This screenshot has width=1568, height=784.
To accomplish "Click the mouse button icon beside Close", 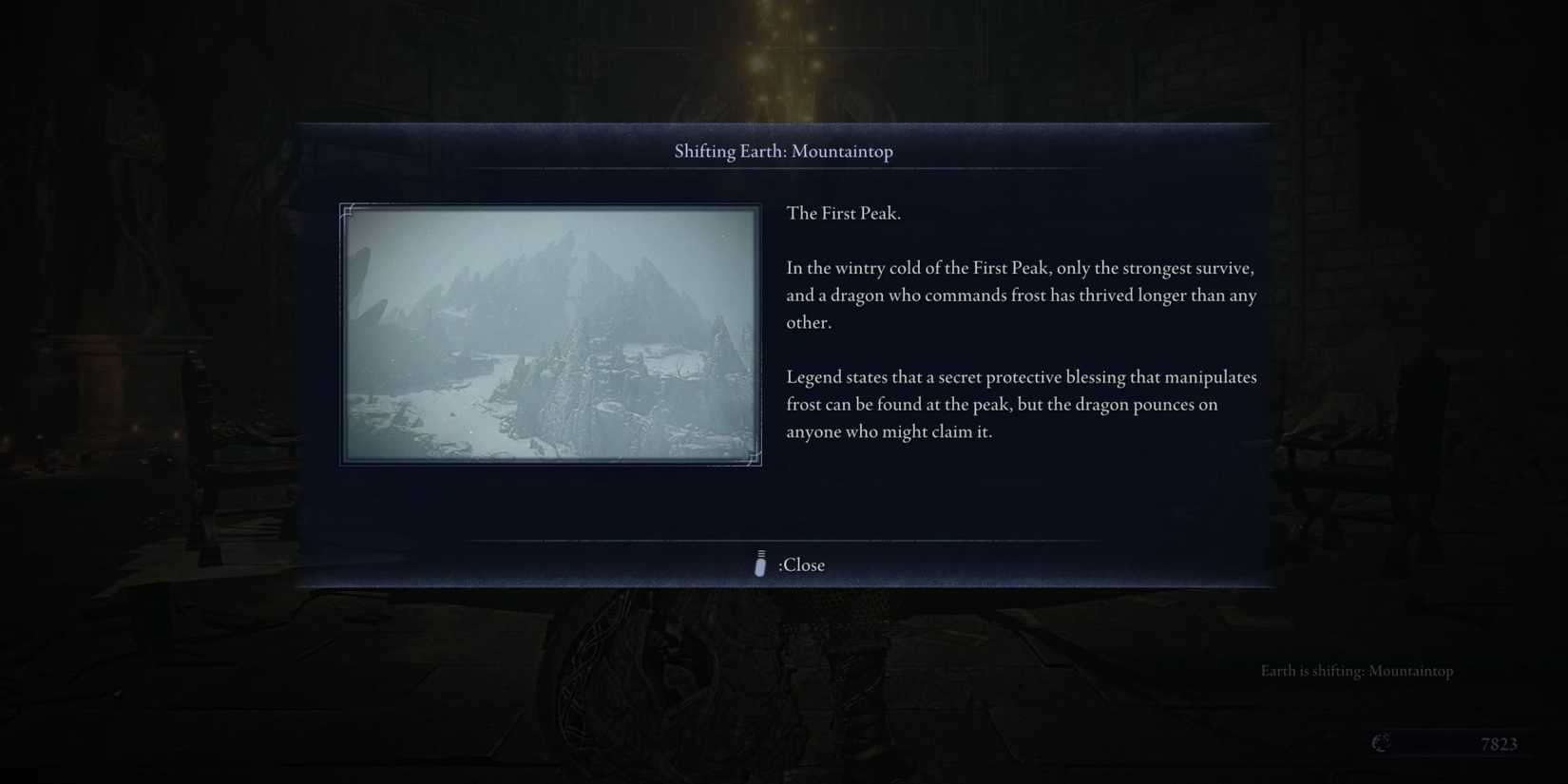I will point(759,564).
